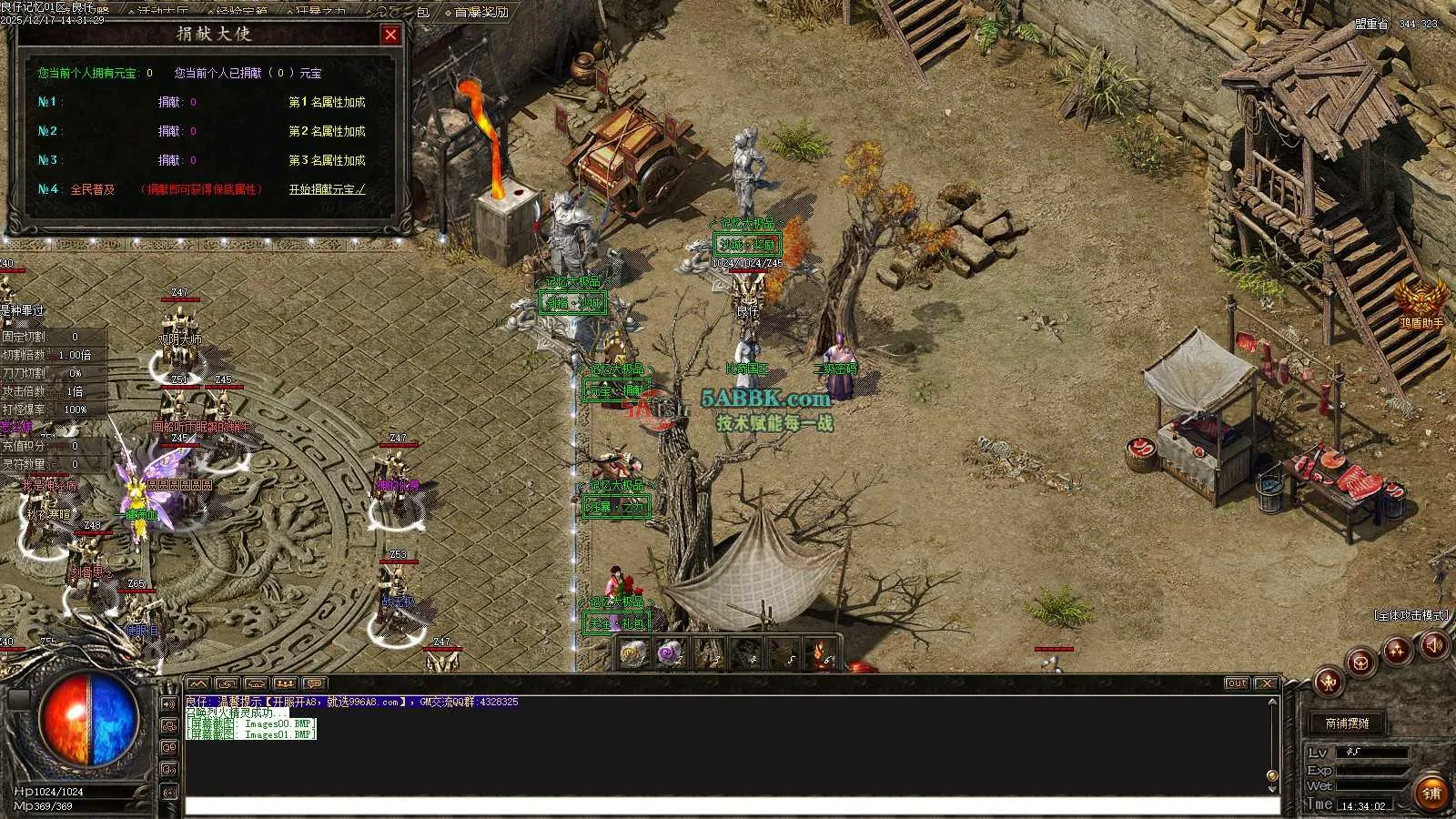Open the 商铺摆摊 stall button
The height and width of the screenshot is (819, 1456).
[x=1347, y=723]
